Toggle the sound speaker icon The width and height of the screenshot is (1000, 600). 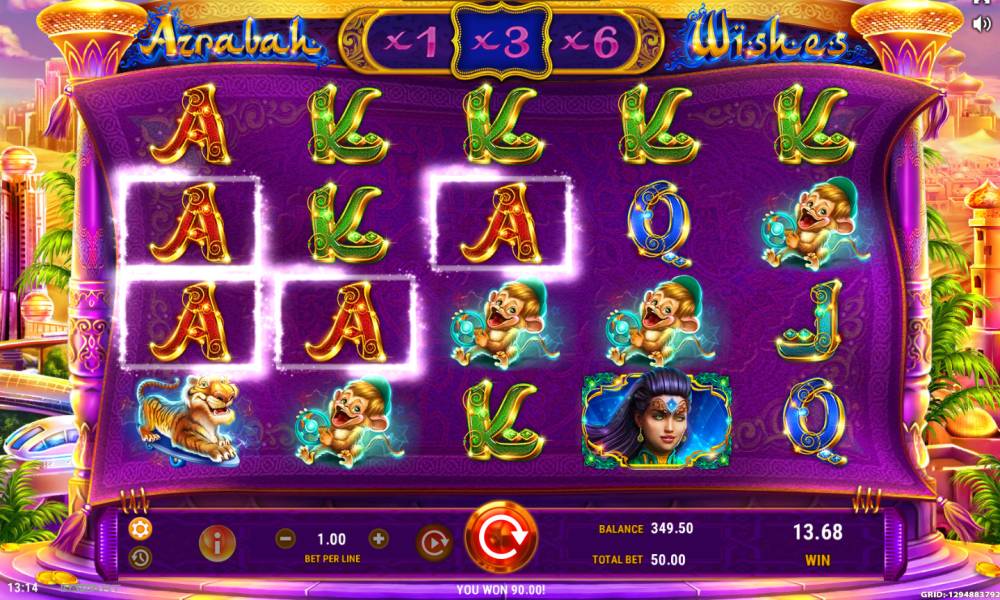pyautogui.click(x=981, y=24)
